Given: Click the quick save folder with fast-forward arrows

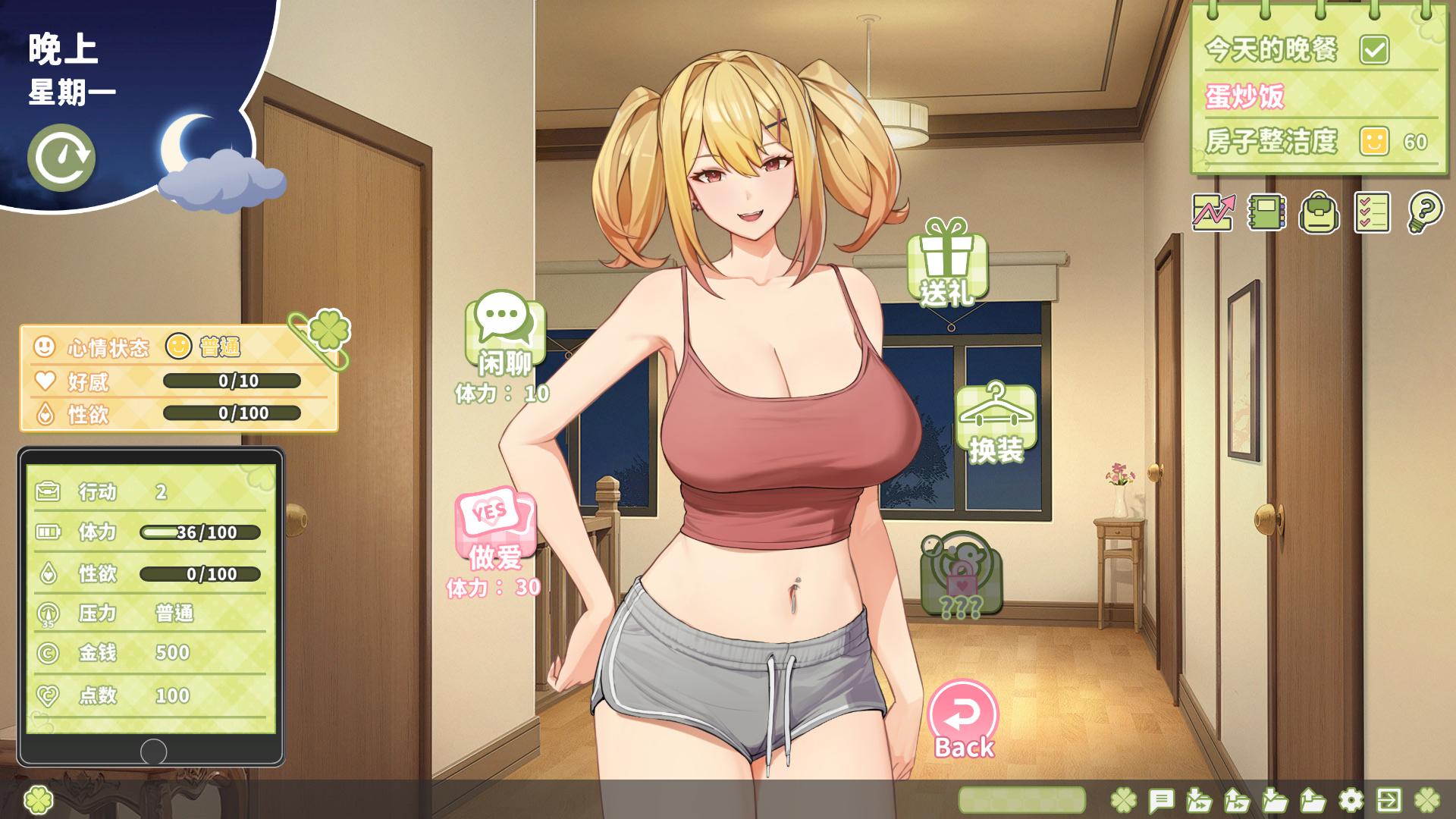Looking at the screenshot, I should (x=1199, y=800).
